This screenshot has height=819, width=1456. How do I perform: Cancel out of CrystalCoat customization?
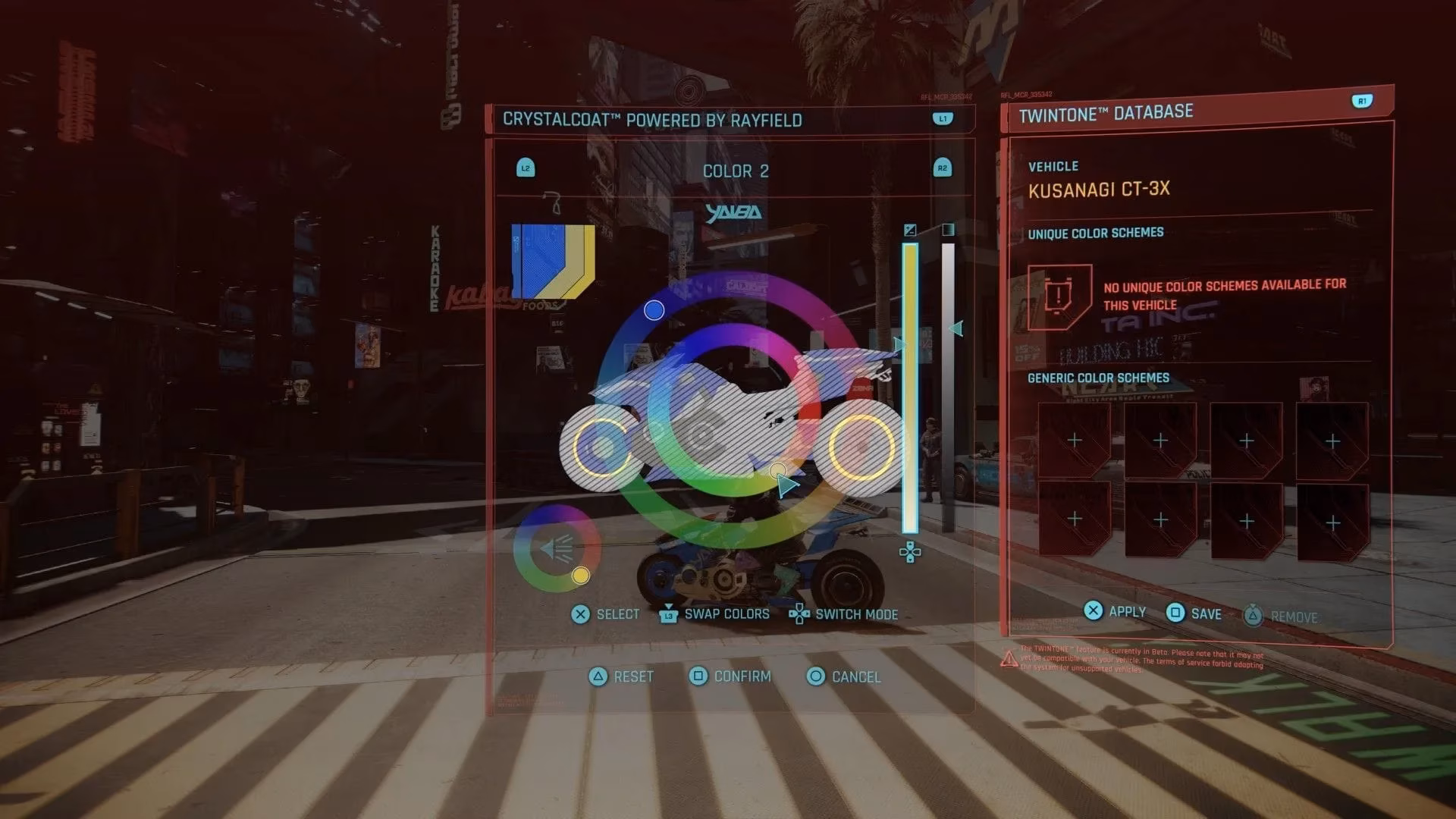[x=817, y=676]
